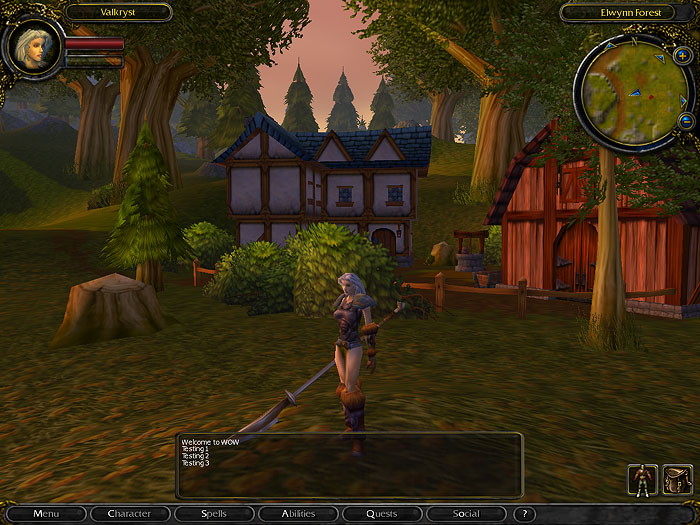Open the Character panel
Viewport: 700px width, 525px height.
click(129, 514)
